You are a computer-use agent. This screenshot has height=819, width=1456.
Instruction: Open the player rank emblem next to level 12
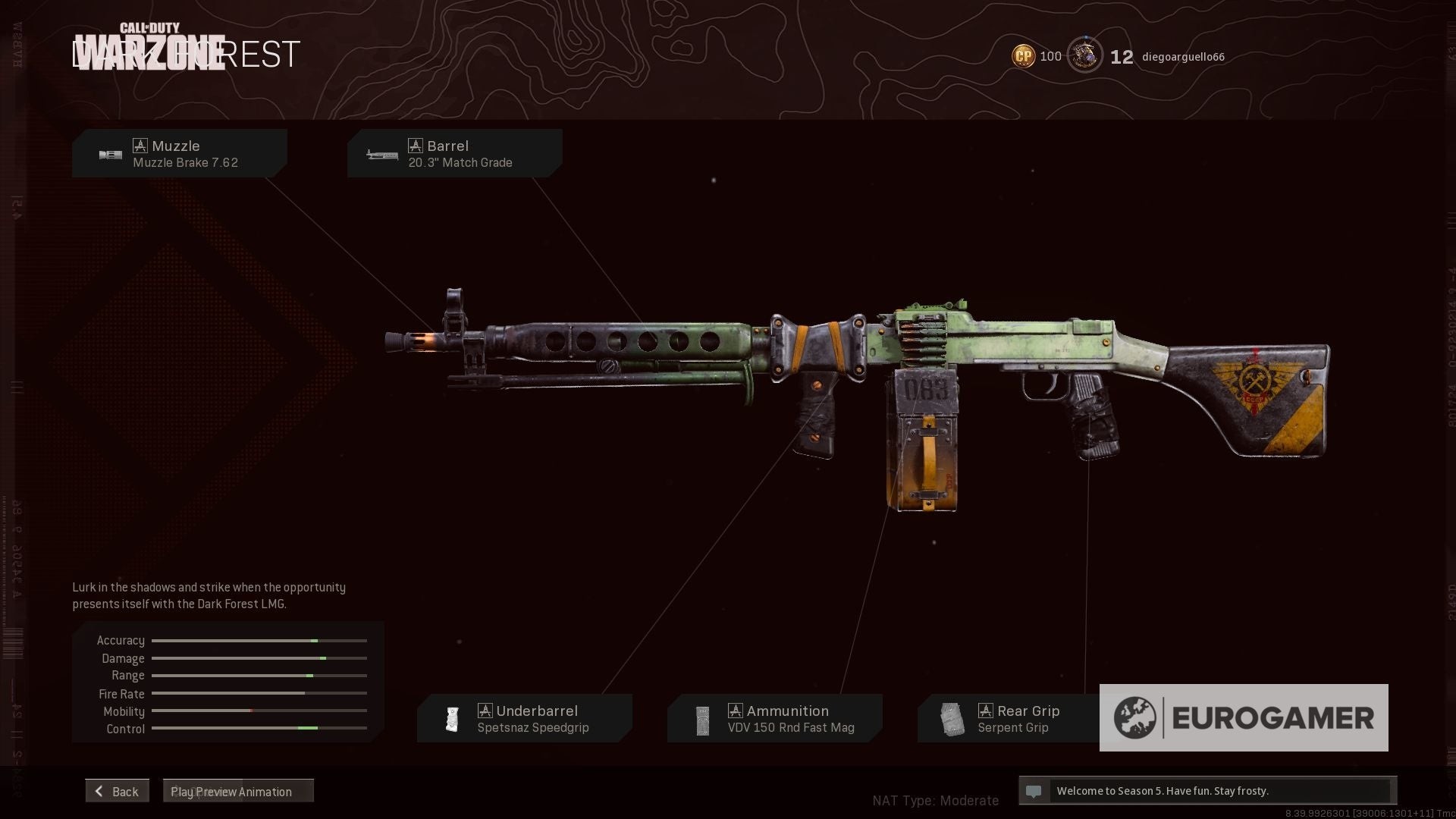pos(1085,55)
